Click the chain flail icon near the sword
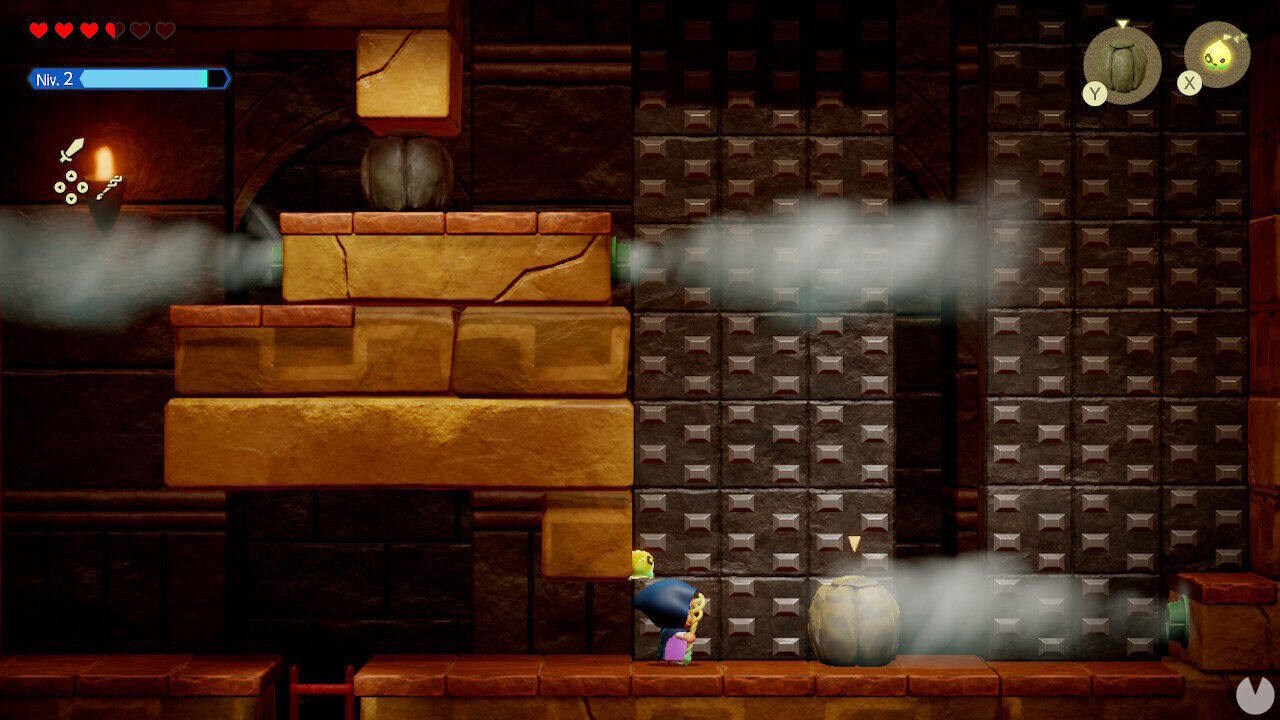Viewport: 1280px width, 720px height. (110, 188)
